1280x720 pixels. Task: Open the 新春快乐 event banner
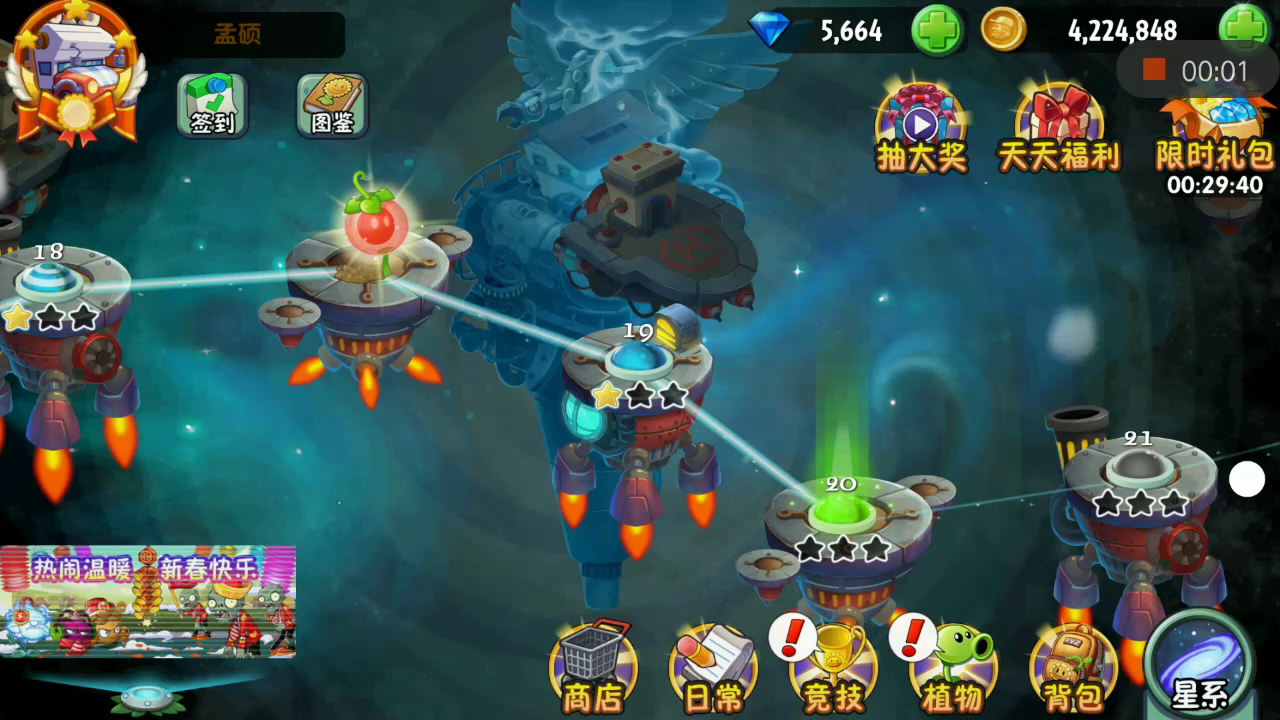148,601
